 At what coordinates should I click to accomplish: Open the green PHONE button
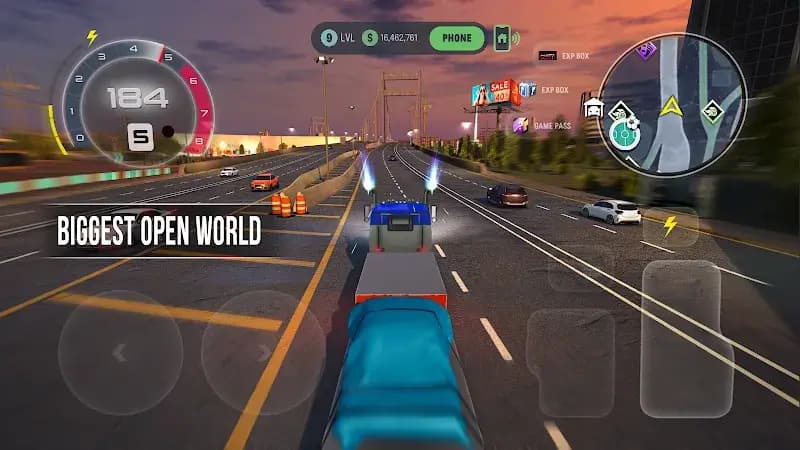pos(456,38)
